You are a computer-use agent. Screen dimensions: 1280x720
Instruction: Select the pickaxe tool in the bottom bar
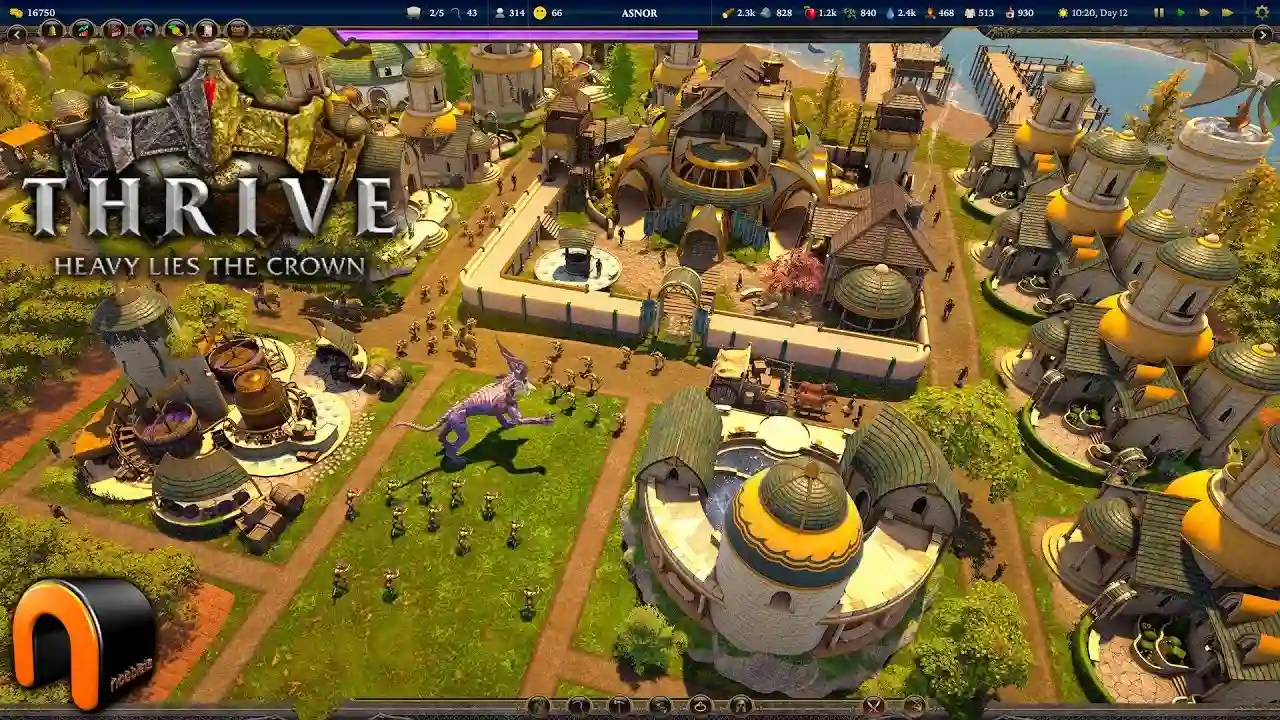[577, 706]
